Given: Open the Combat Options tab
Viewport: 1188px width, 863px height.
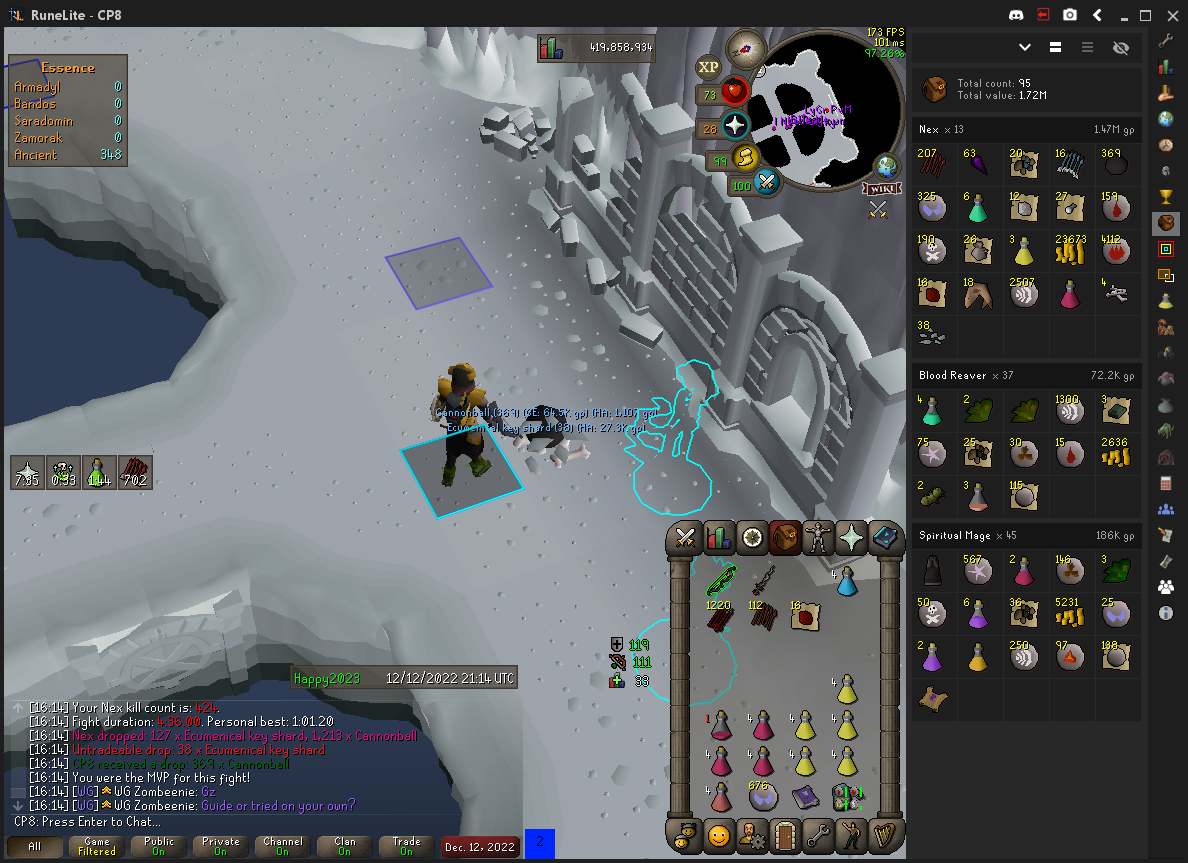Looking at the screenshot, I should coord(686,538).
